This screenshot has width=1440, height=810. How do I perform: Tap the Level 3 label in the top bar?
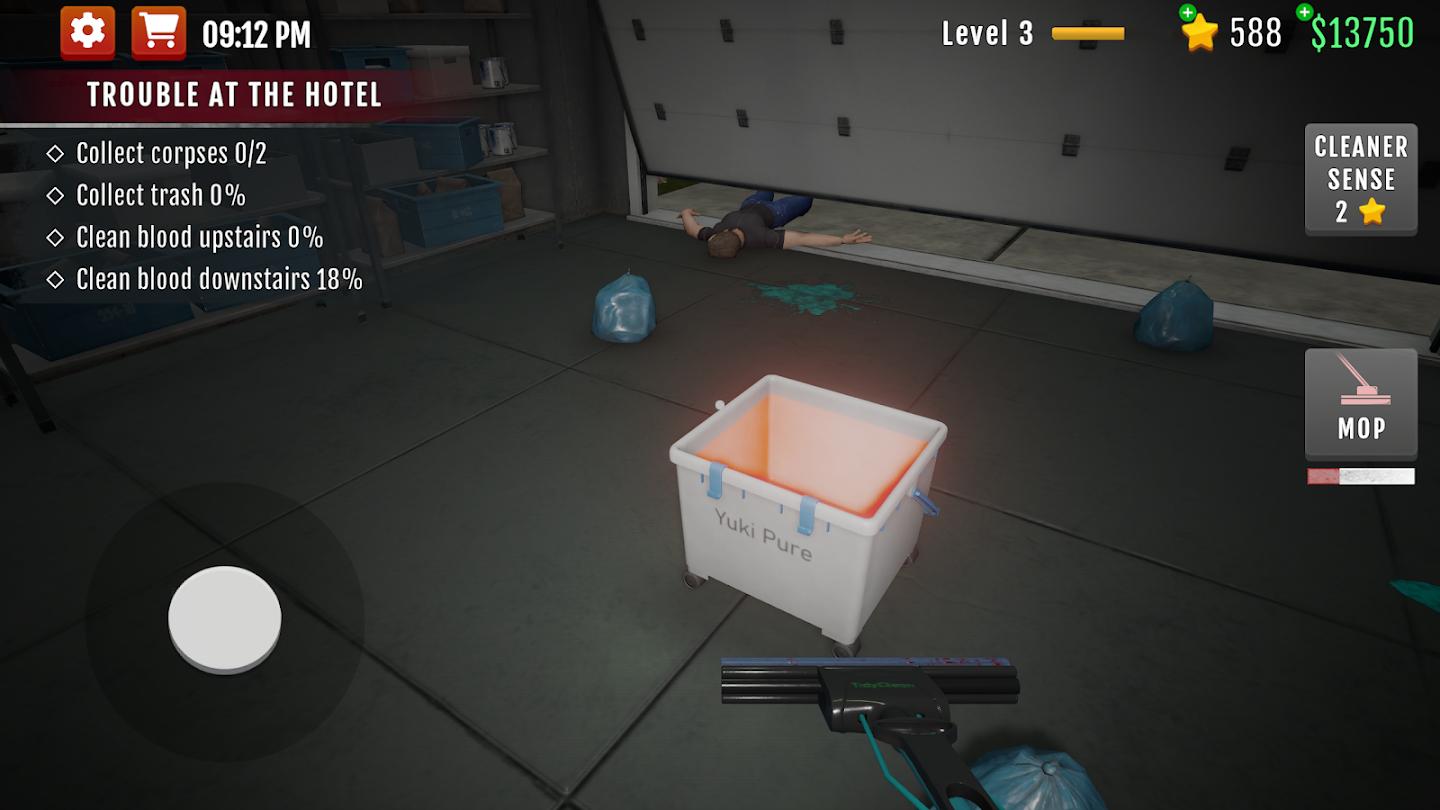click(989, 33)
